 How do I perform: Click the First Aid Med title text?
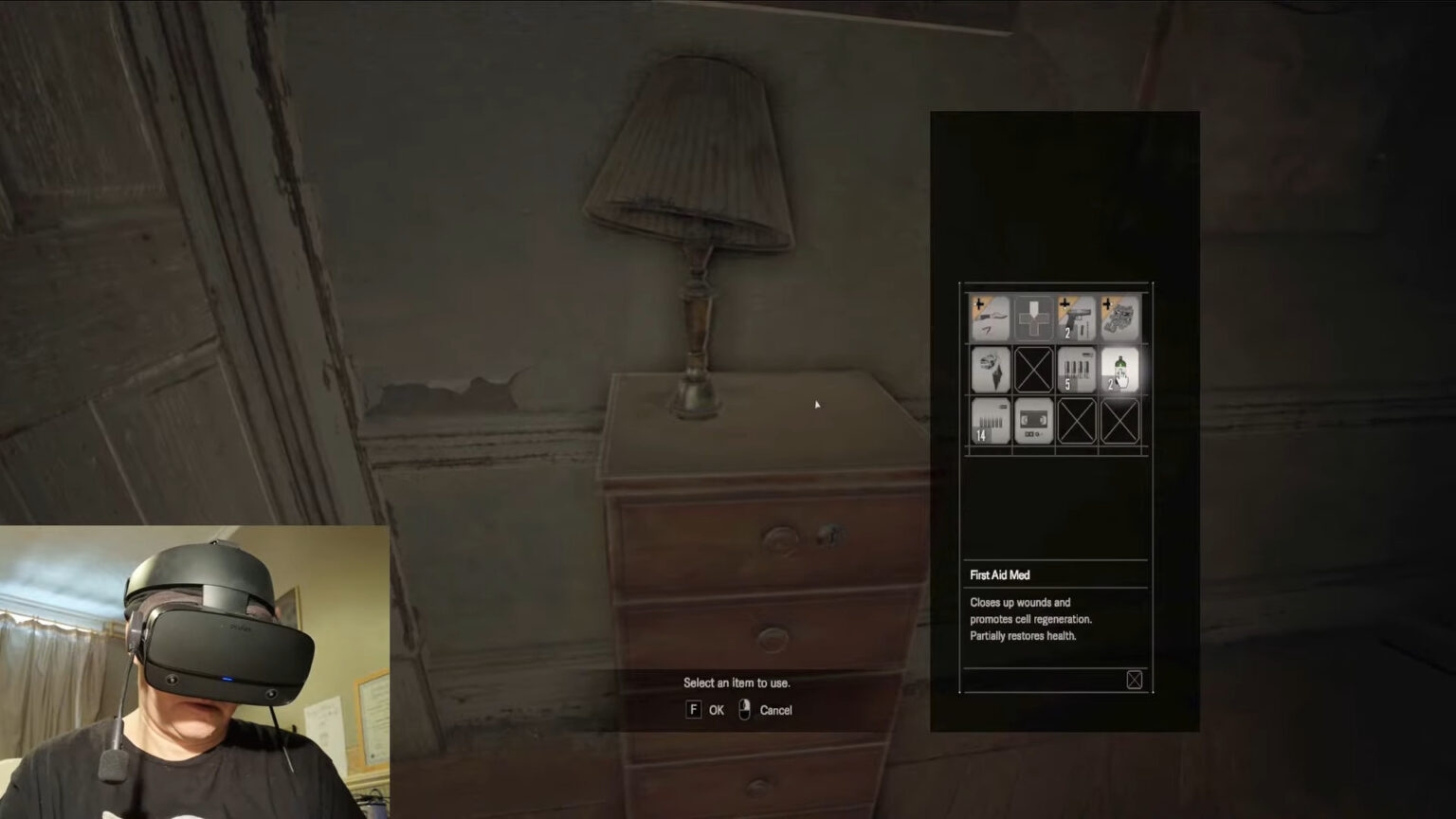(998, 574)
